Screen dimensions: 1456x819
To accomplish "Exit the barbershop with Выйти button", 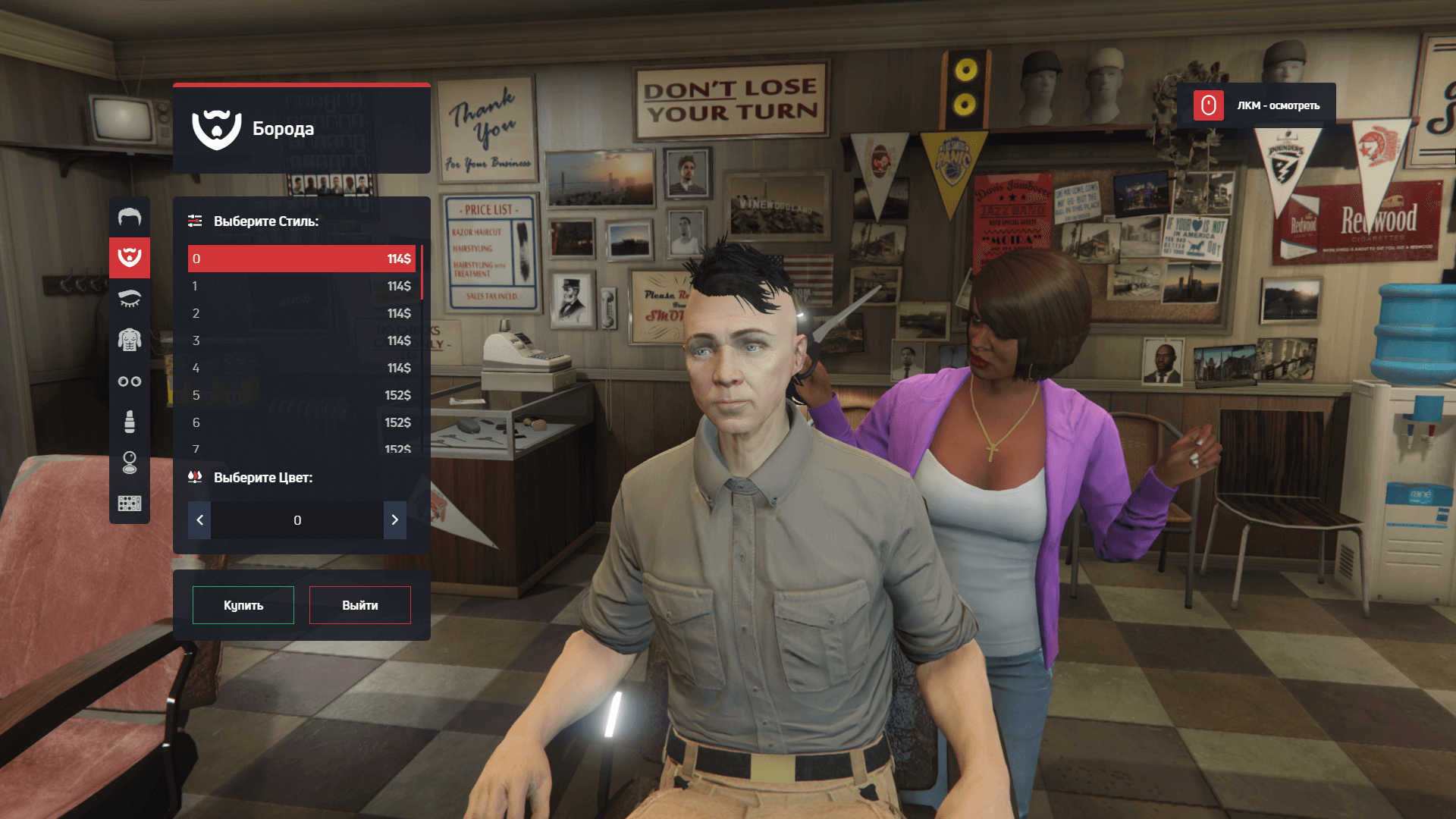I will coord(360,605).
